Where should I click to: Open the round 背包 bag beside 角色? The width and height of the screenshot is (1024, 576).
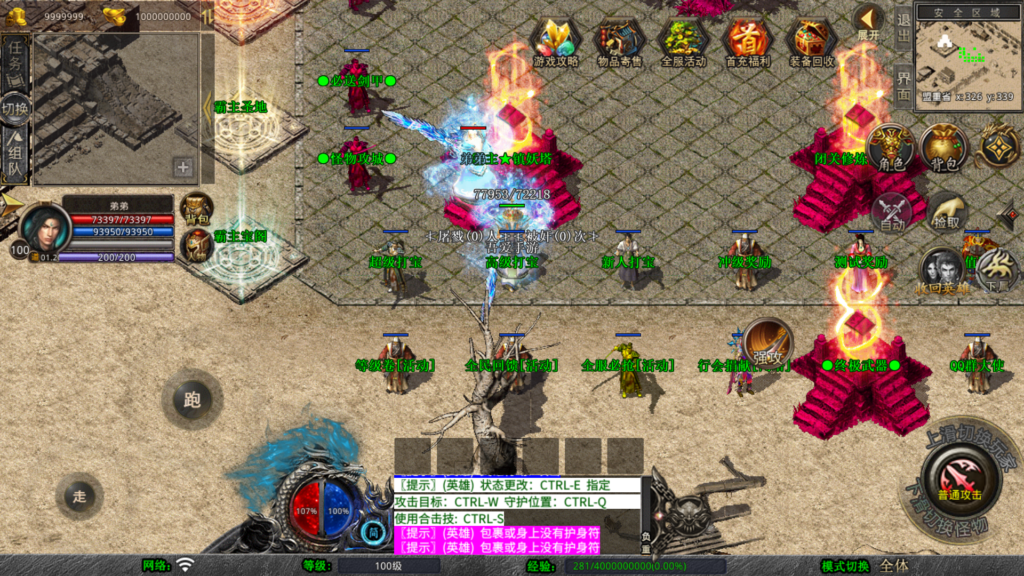[x=944, y=148]
